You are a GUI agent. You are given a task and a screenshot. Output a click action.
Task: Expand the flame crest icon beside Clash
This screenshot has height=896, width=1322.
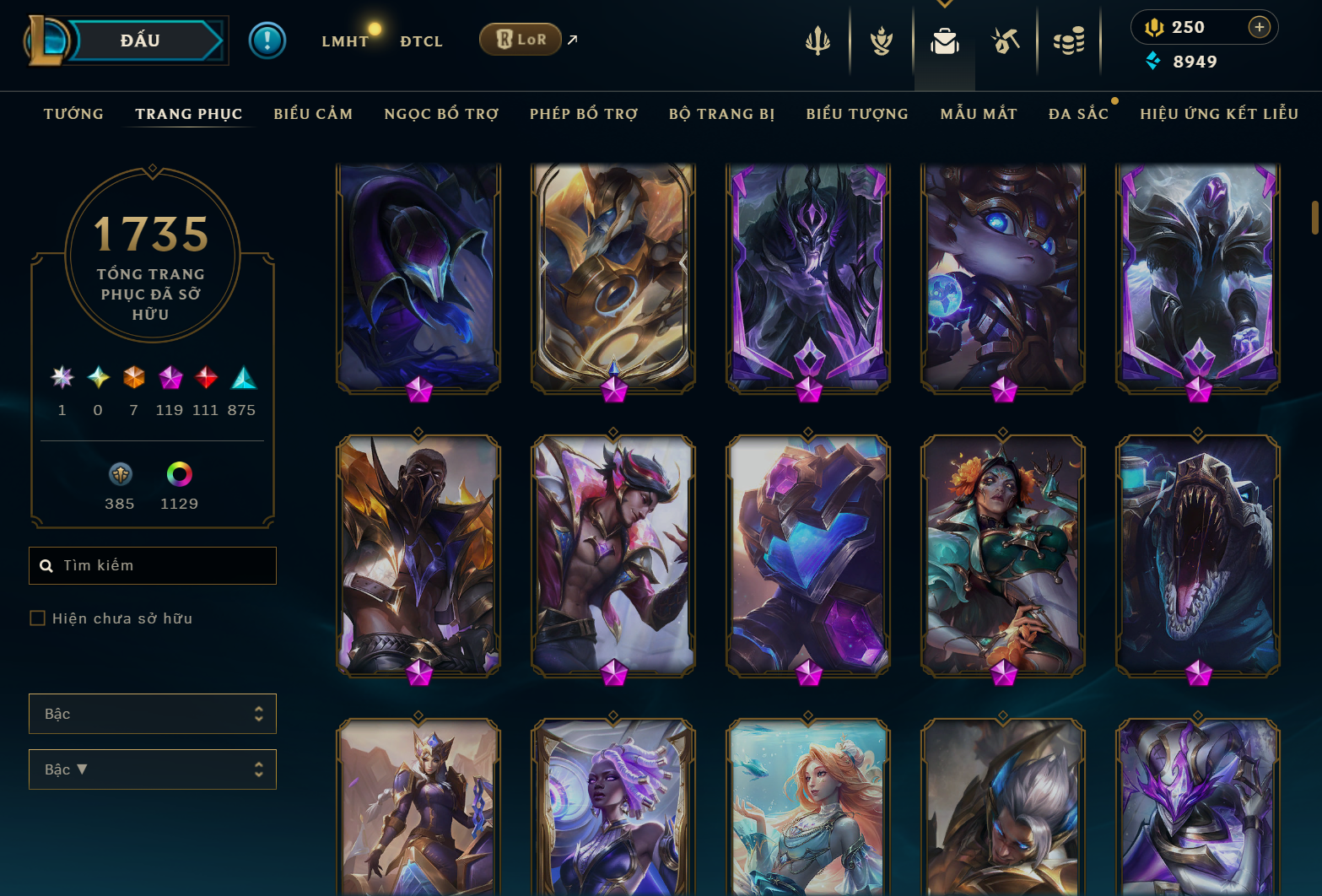[x=880, y=40]
